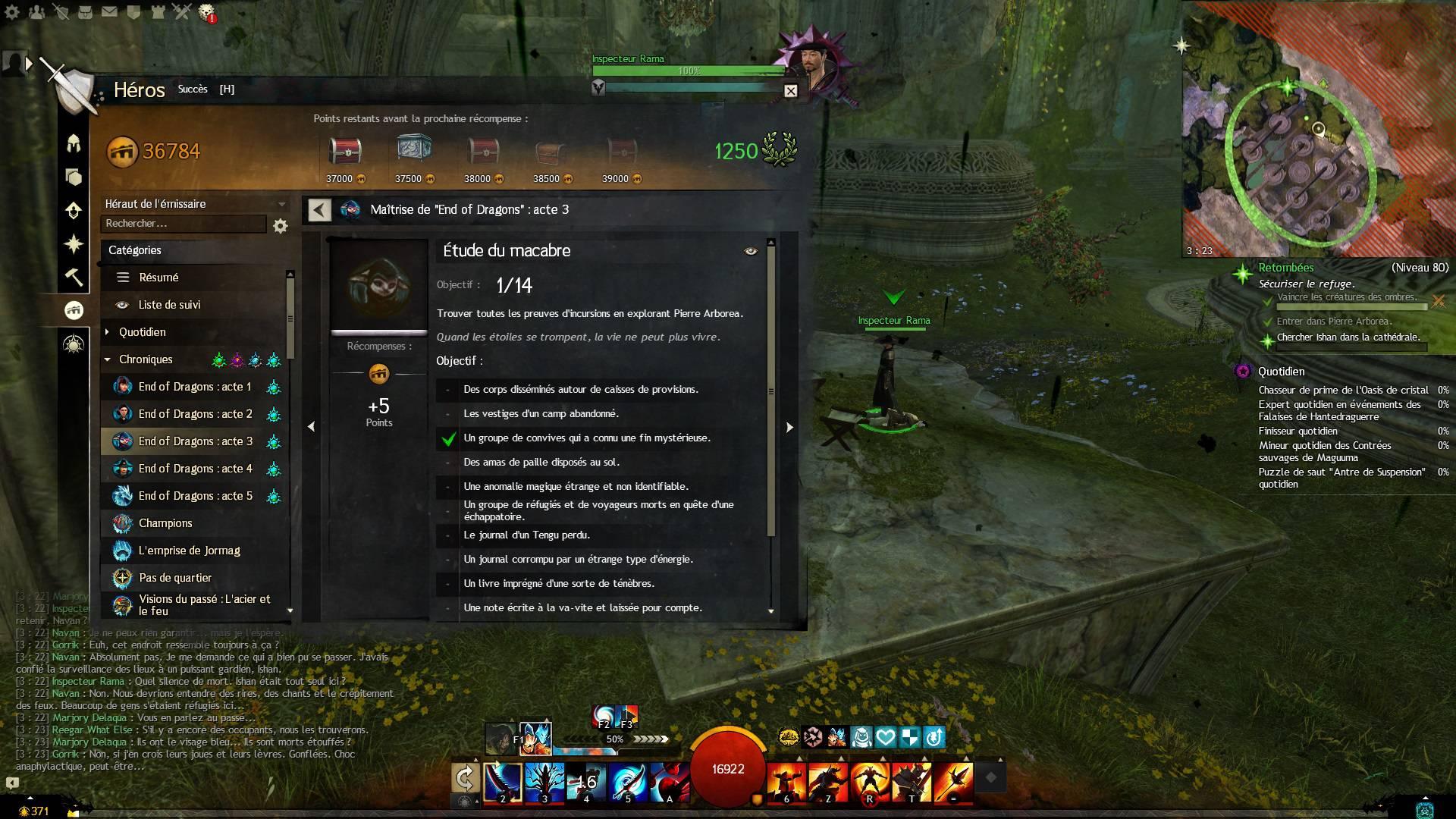
Task: Click the 37000 points reward chest
Action: [x=345, y=152]
